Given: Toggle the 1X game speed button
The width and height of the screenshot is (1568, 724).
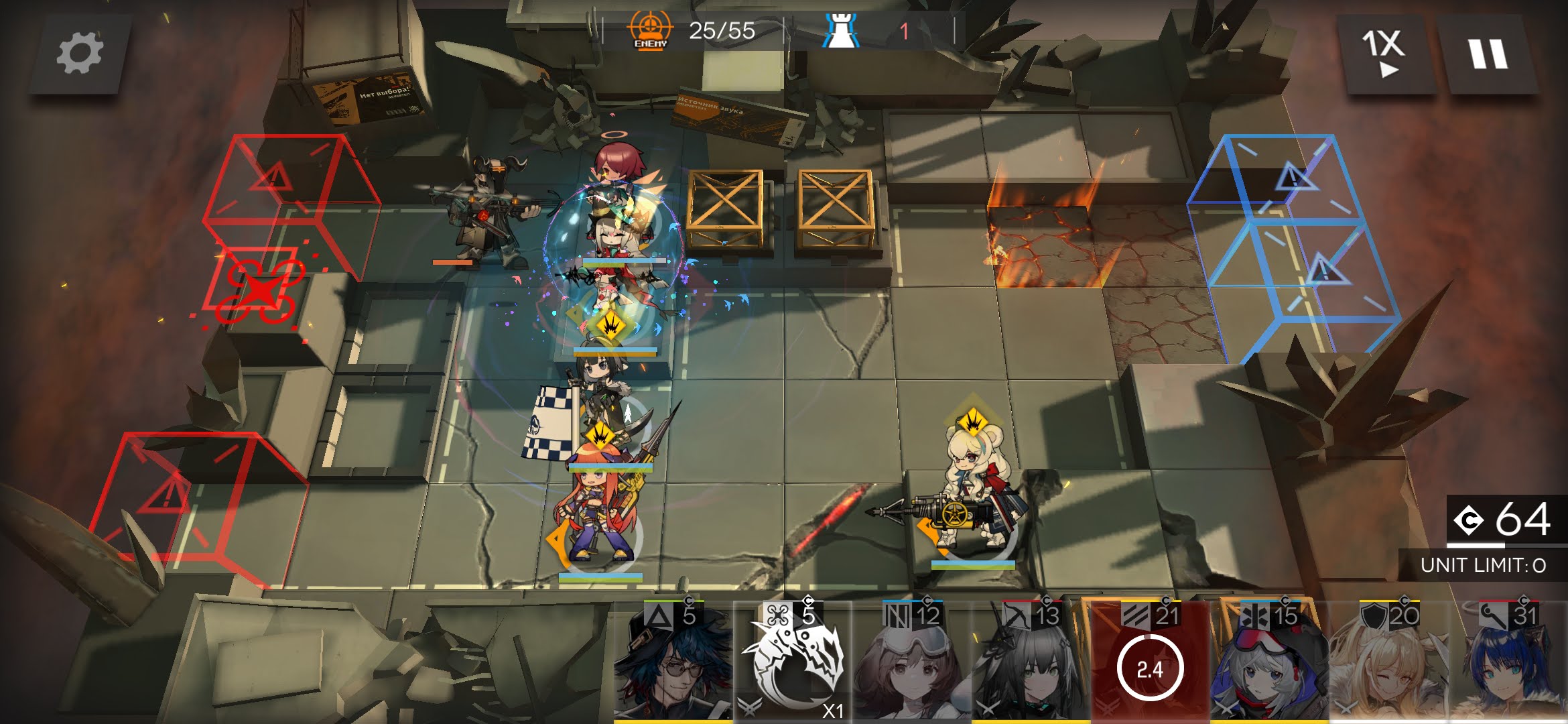Looking at the screenshot, I should pyautogui.click(x=1383, y=54).
